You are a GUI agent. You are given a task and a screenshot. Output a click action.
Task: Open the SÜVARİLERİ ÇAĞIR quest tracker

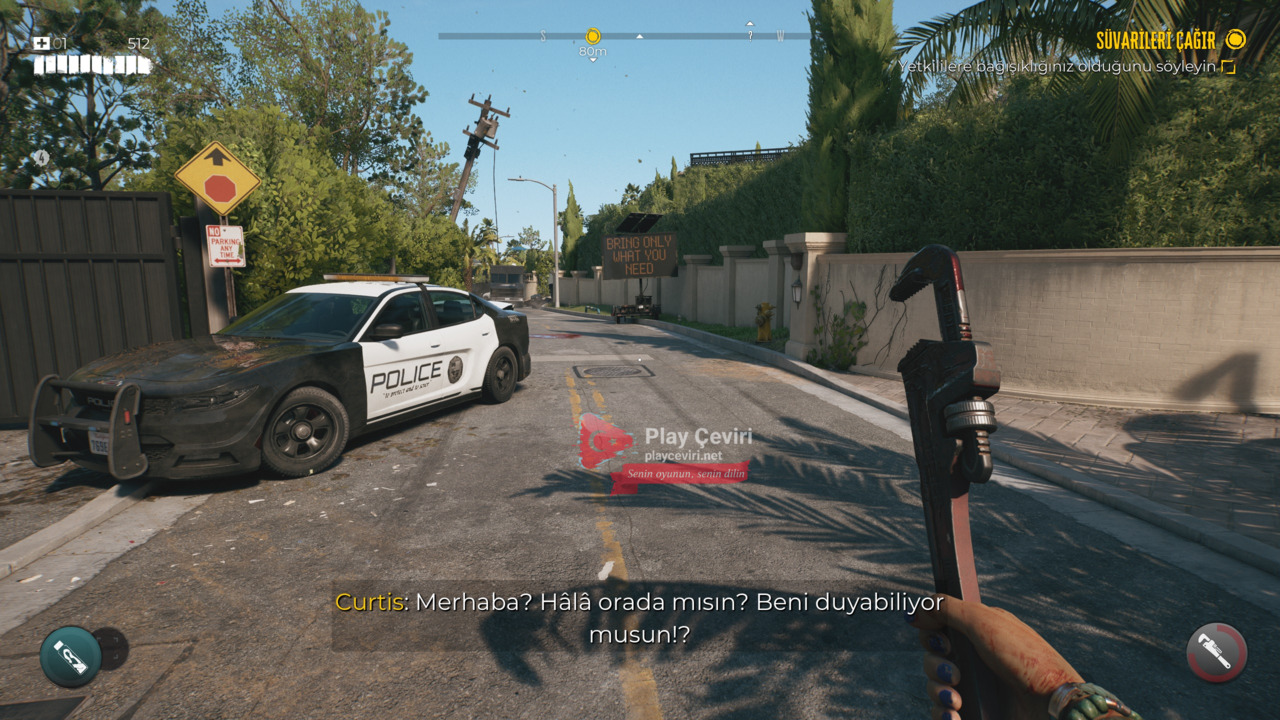pyautogui.click(x=1155, y=40)
